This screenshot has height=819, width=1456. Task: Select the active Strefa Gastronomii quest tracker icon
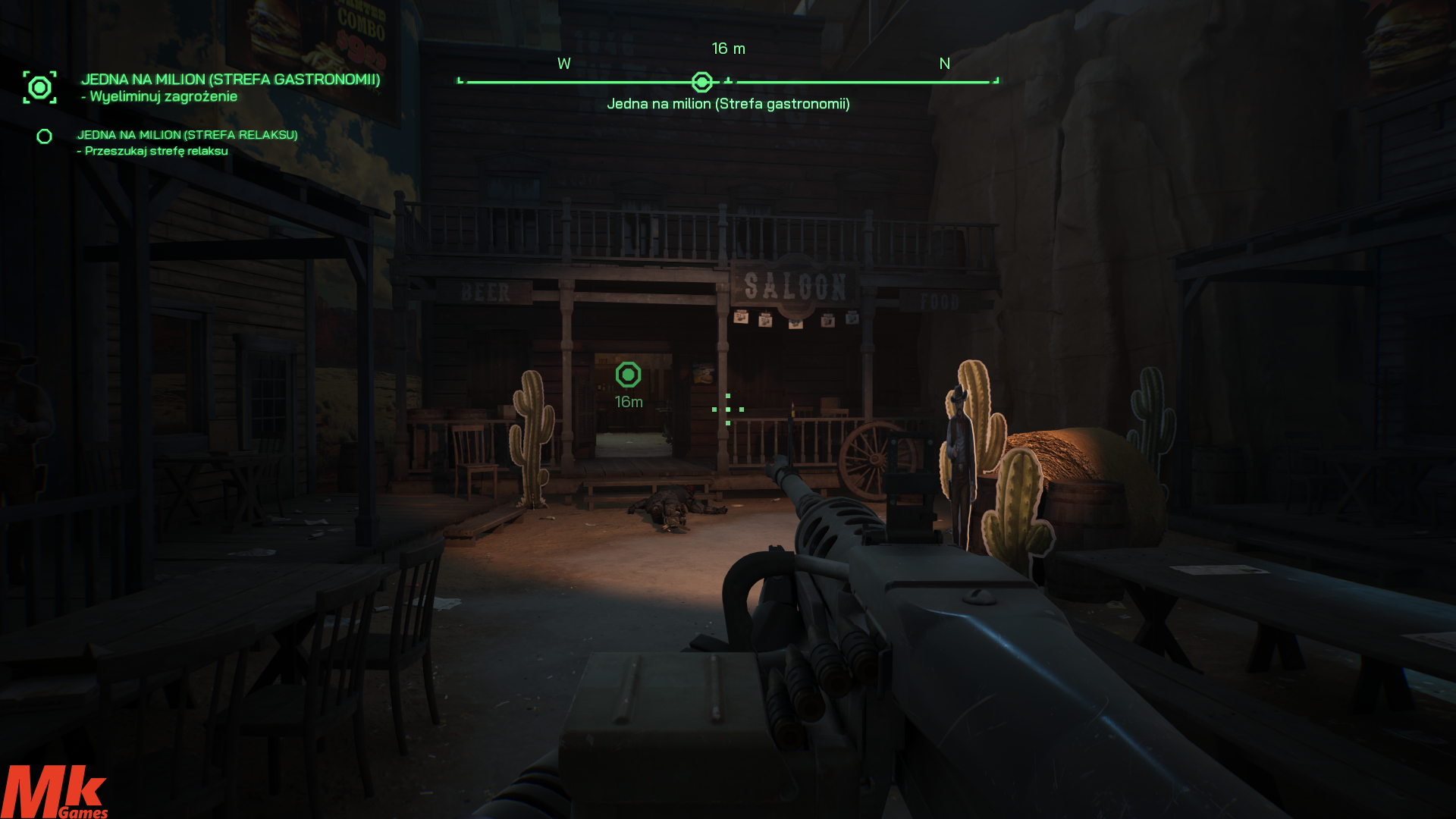click(39, 88)
